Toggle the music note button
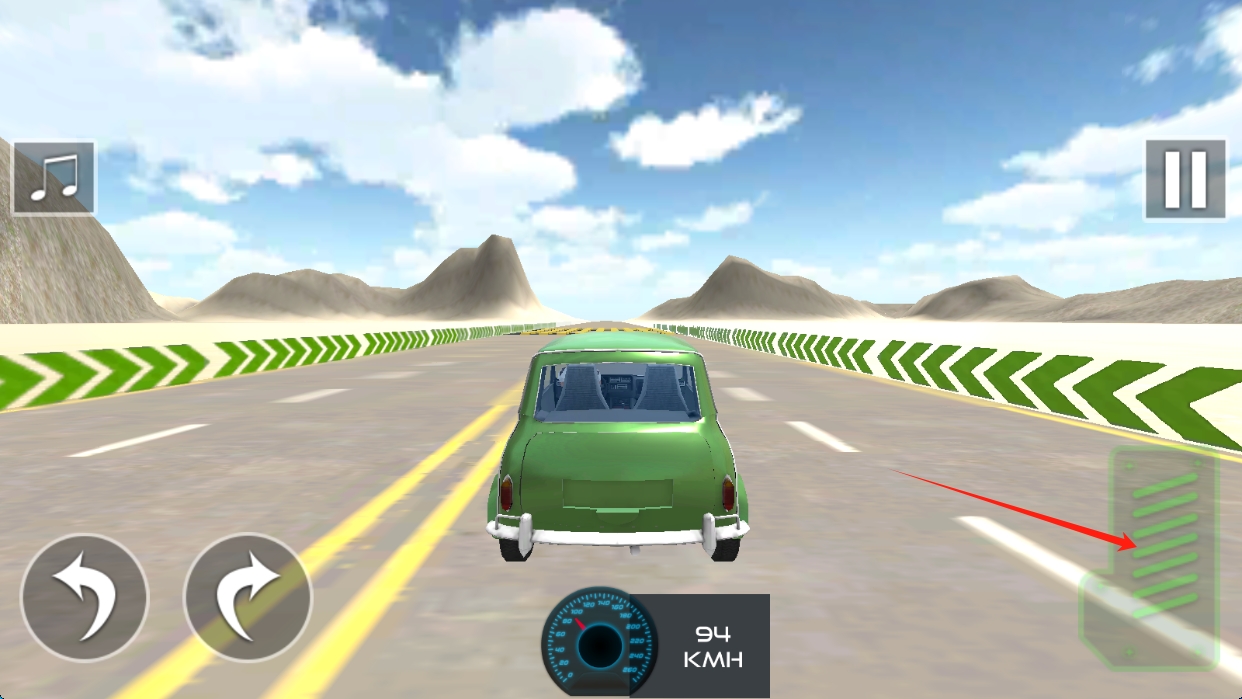The width and height of the screenshot is (1242, 699). [x=54, y=179]
